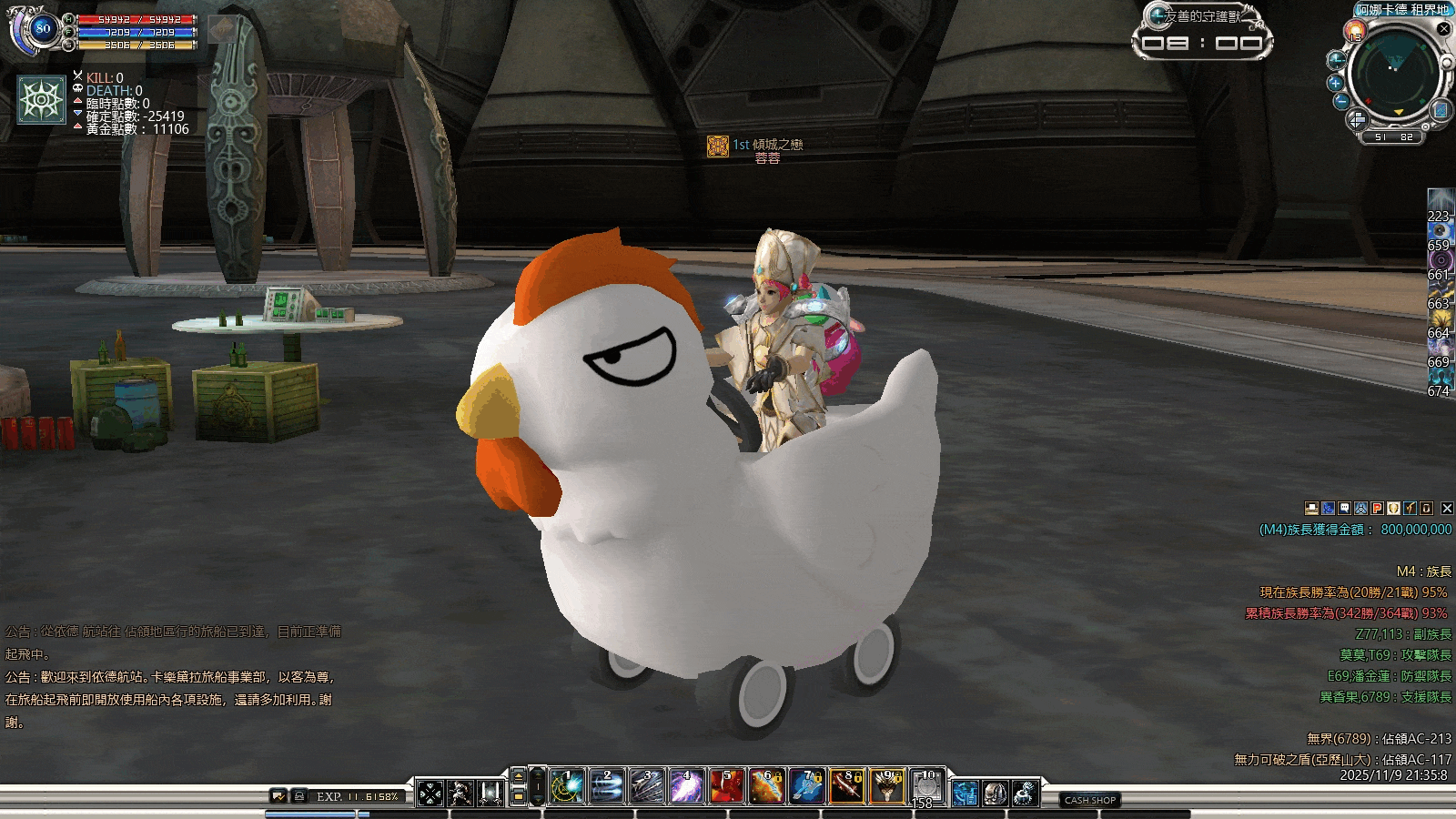The width and height of the screenshot is (1456, 819).
Task: Use the red skill in slot 5
Action: click(726, 787)
